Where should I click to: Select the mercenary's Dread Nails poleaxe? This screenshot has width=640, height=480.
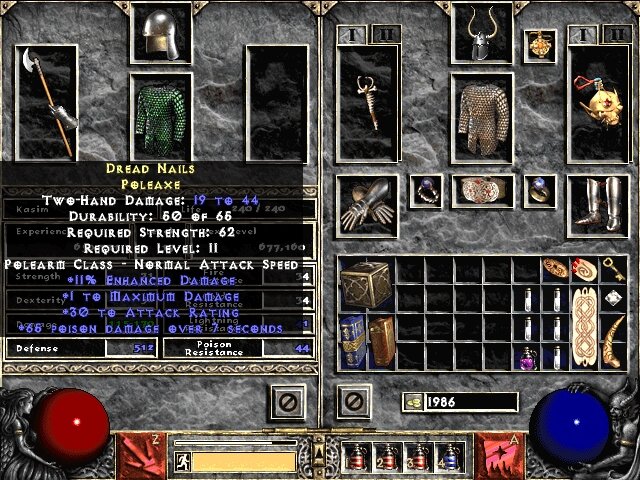click(x=46, y=102)
